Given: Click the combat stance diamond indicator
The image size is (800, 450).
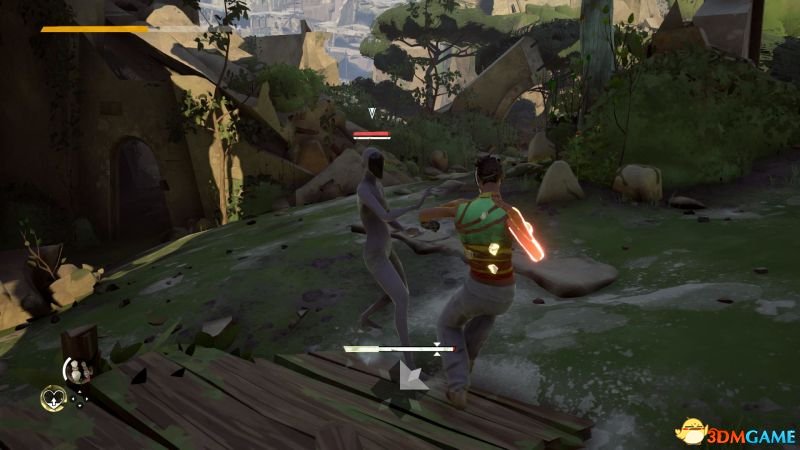Looking at the screenshot, I should (x=410, y=375).
